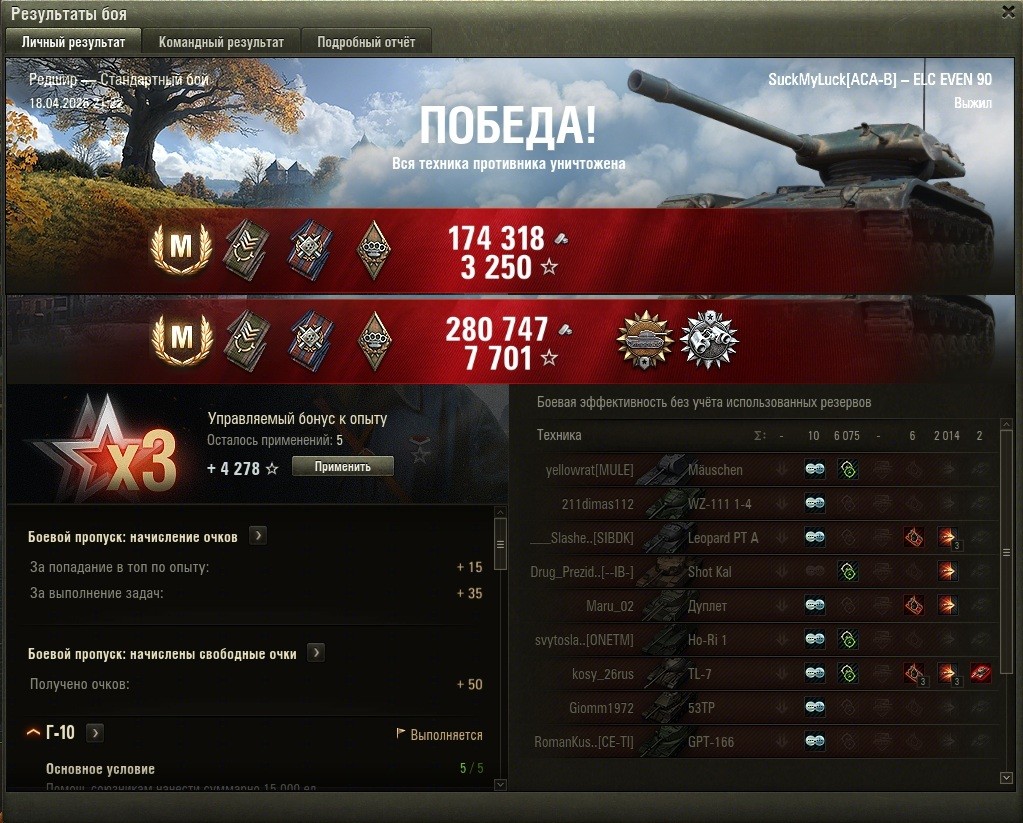1023x823 pixels.
Task: Click the top banner's Mastery M badge
Action: 181,247
